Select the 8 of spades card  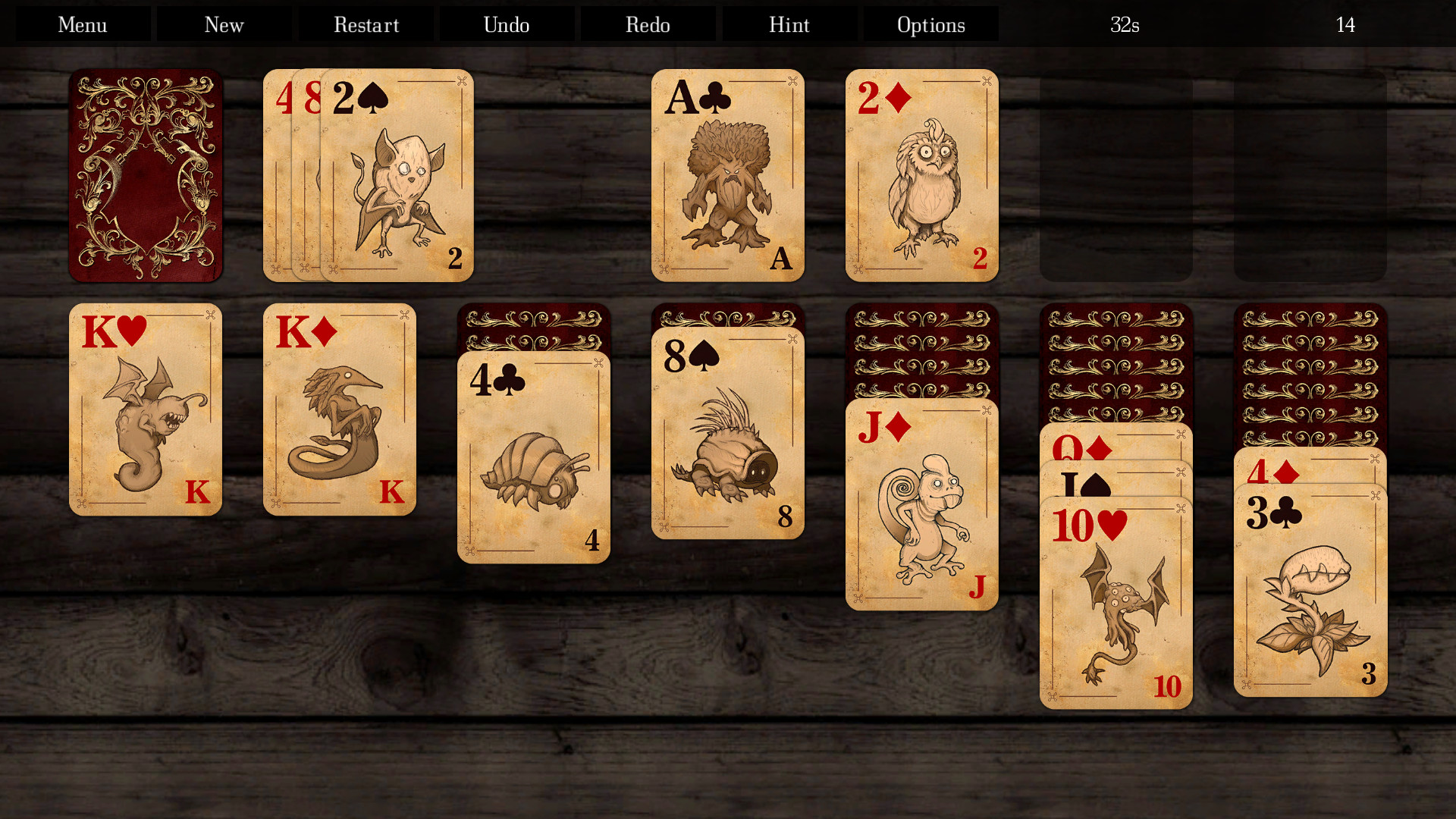[x=728, y=432]
